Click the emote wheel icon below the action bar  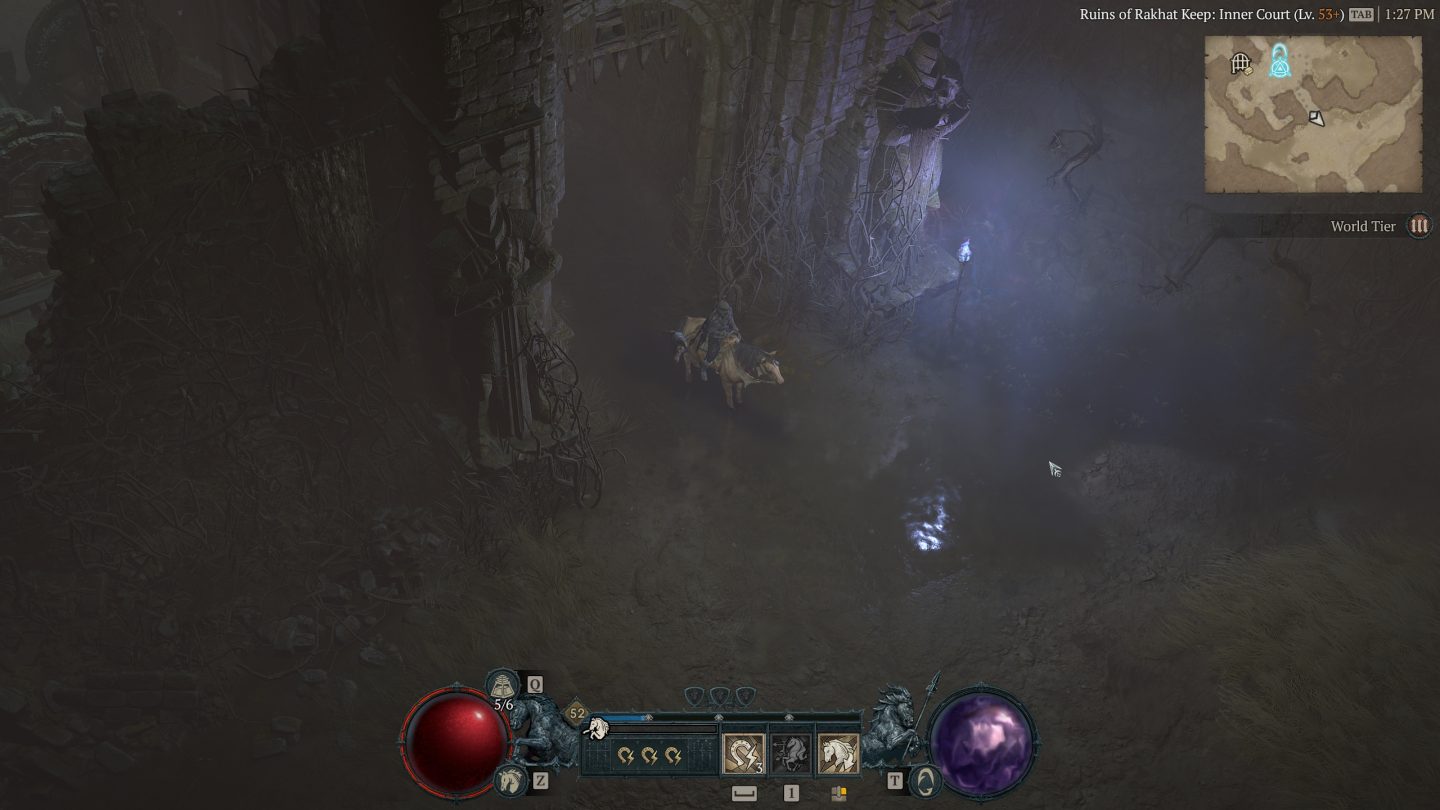click(838, 792)
